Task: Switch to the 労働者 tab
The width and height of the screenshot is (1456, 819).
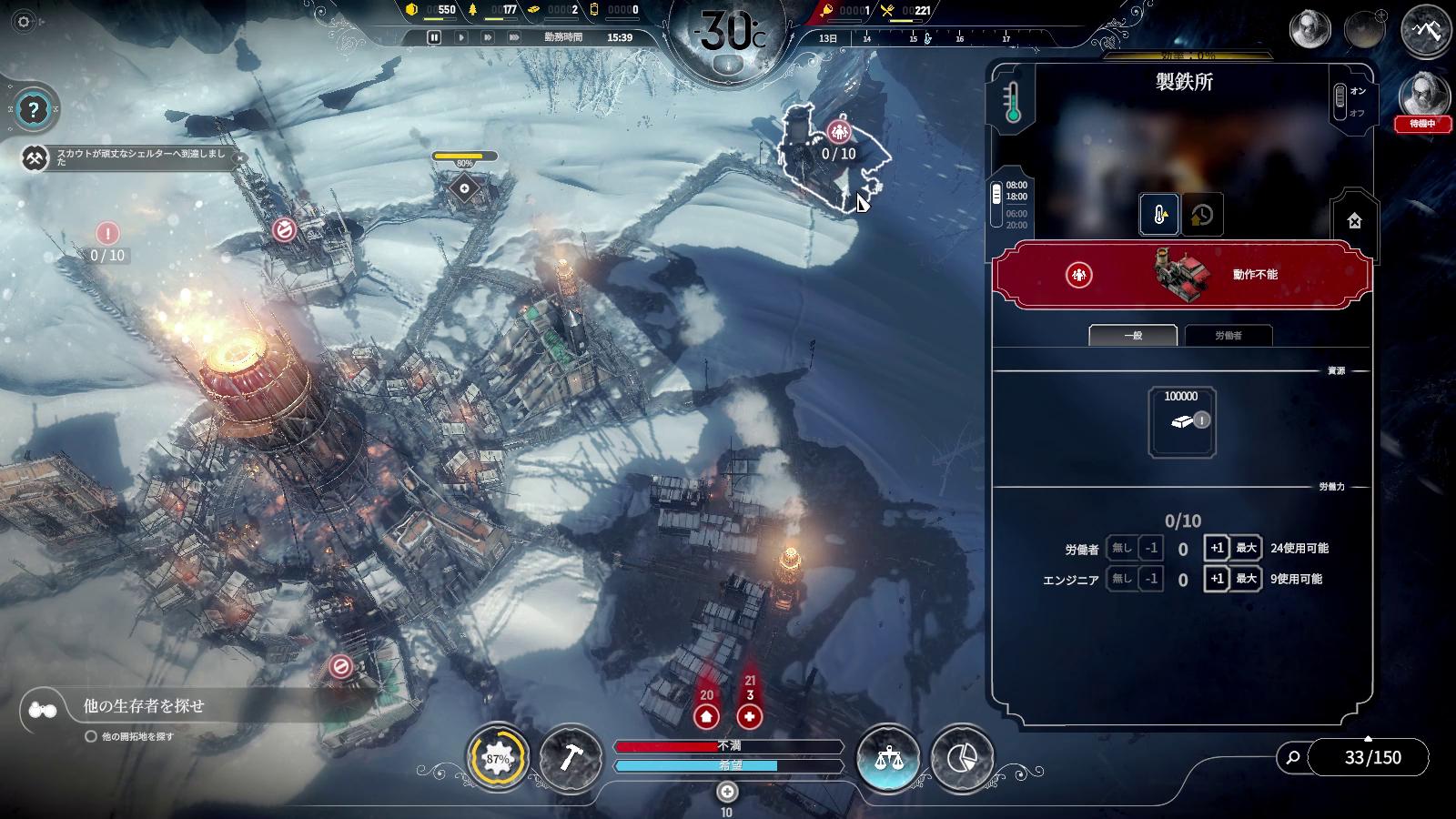Action: pos(1228,336)
